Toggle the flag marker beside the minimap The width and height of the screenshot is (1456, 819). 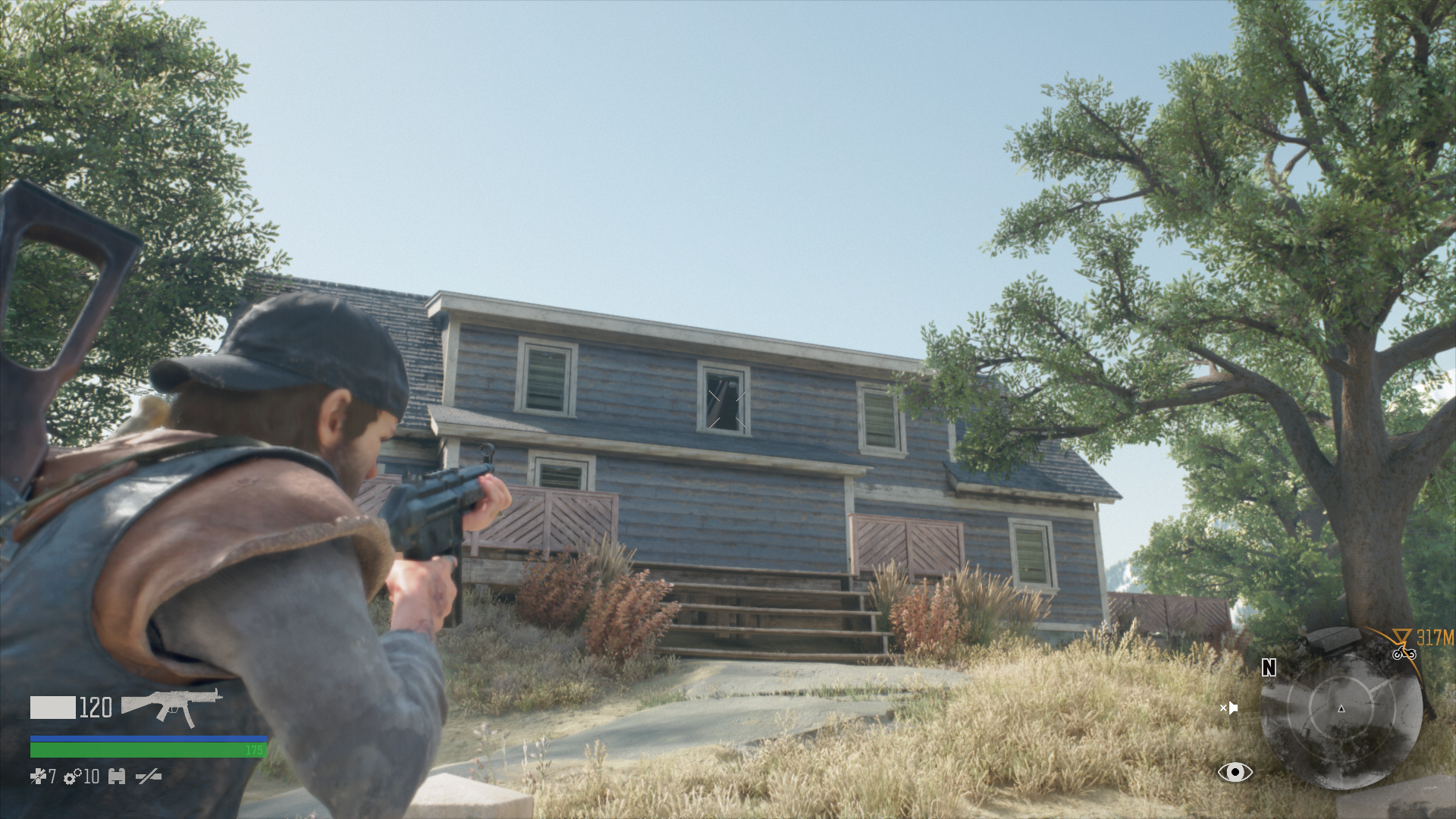point(1232,708)
